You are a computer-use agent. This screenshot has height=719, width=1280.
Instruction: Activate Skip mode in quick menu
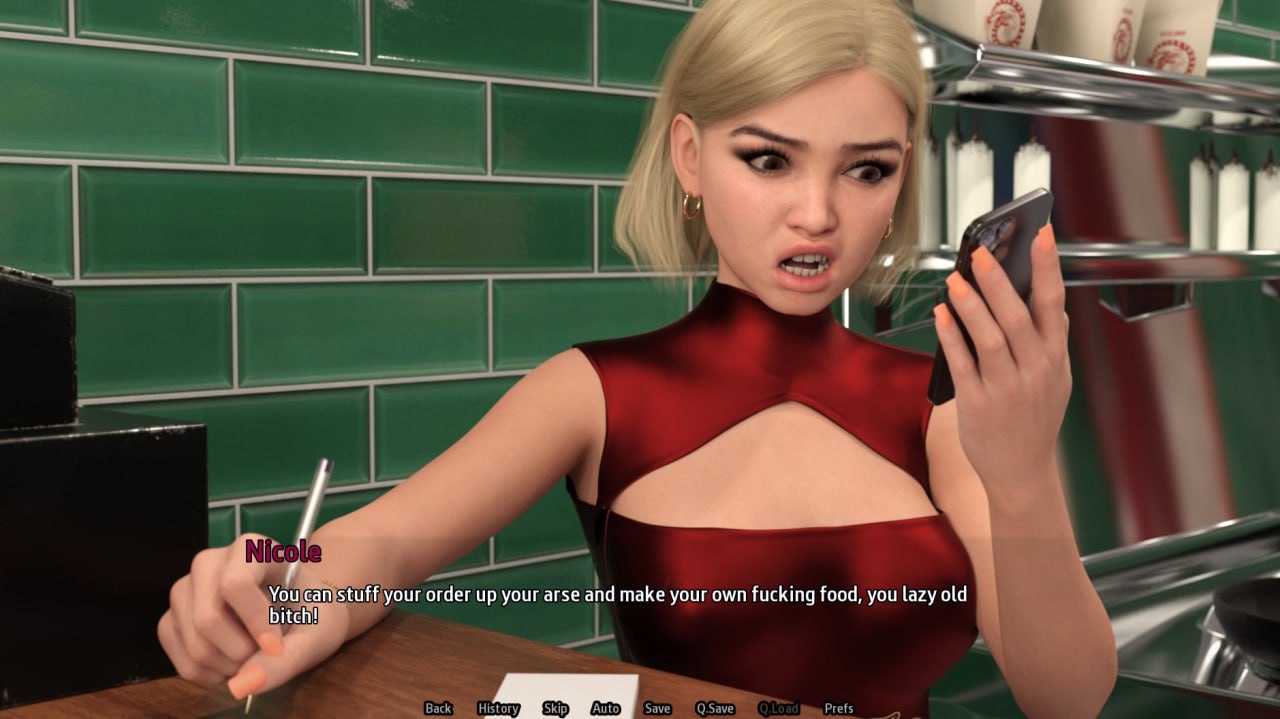pos(555,708)
